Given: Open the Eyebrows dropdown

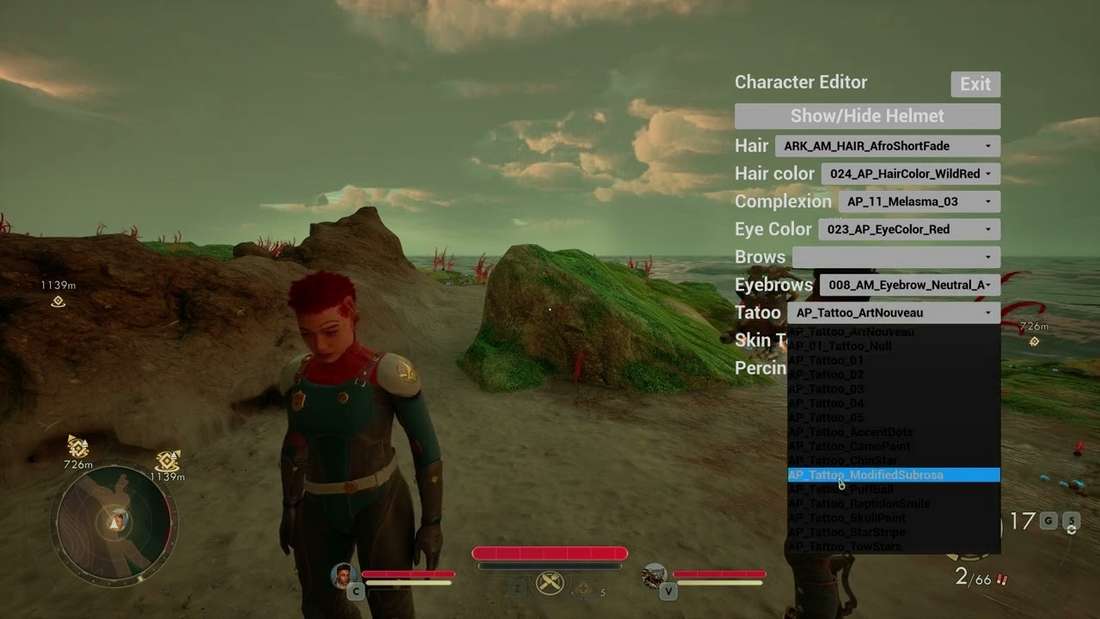Looking at the screenshot, I should point(909,286).
